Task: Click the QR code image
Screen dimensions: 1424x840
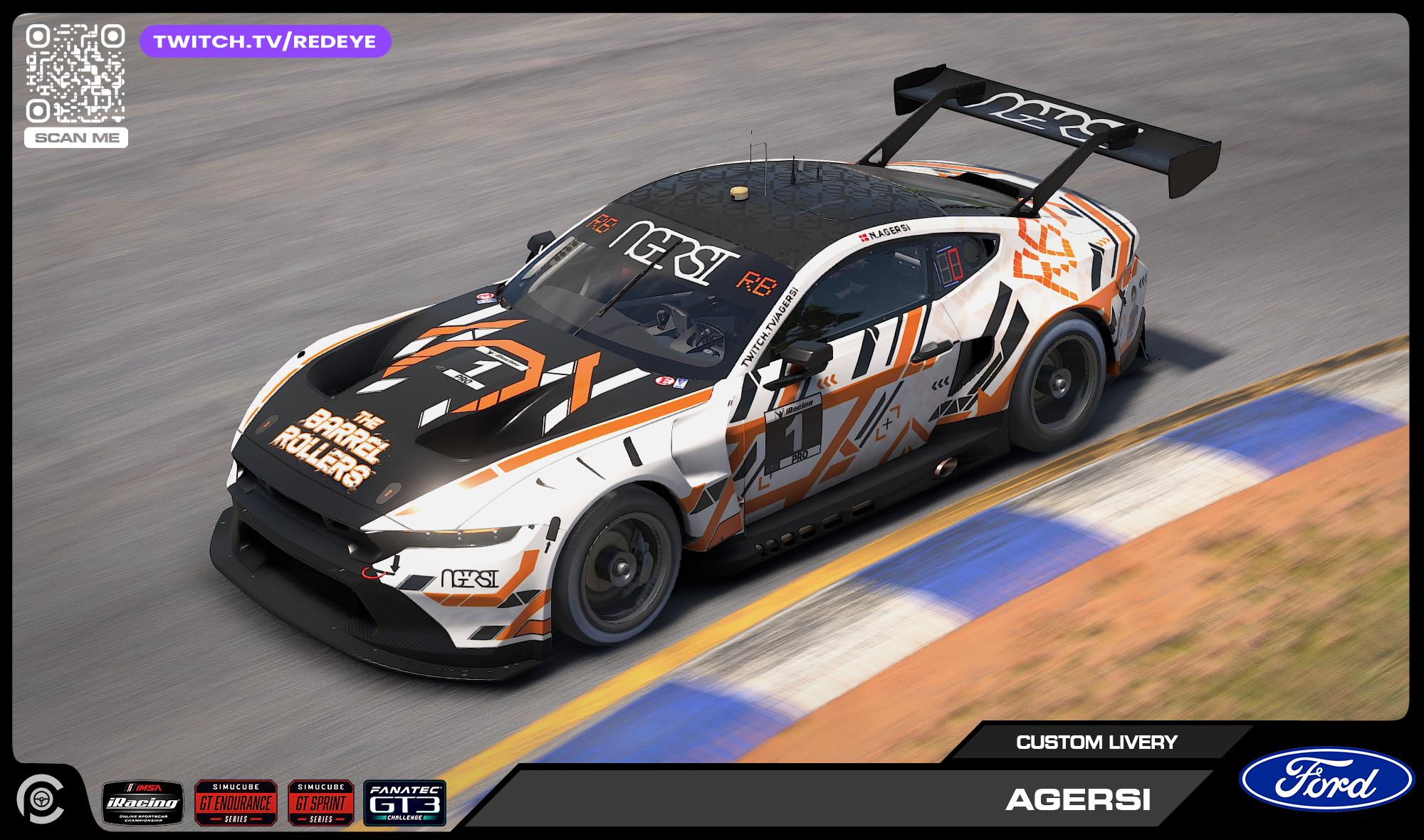Action: tap(75, 73)
